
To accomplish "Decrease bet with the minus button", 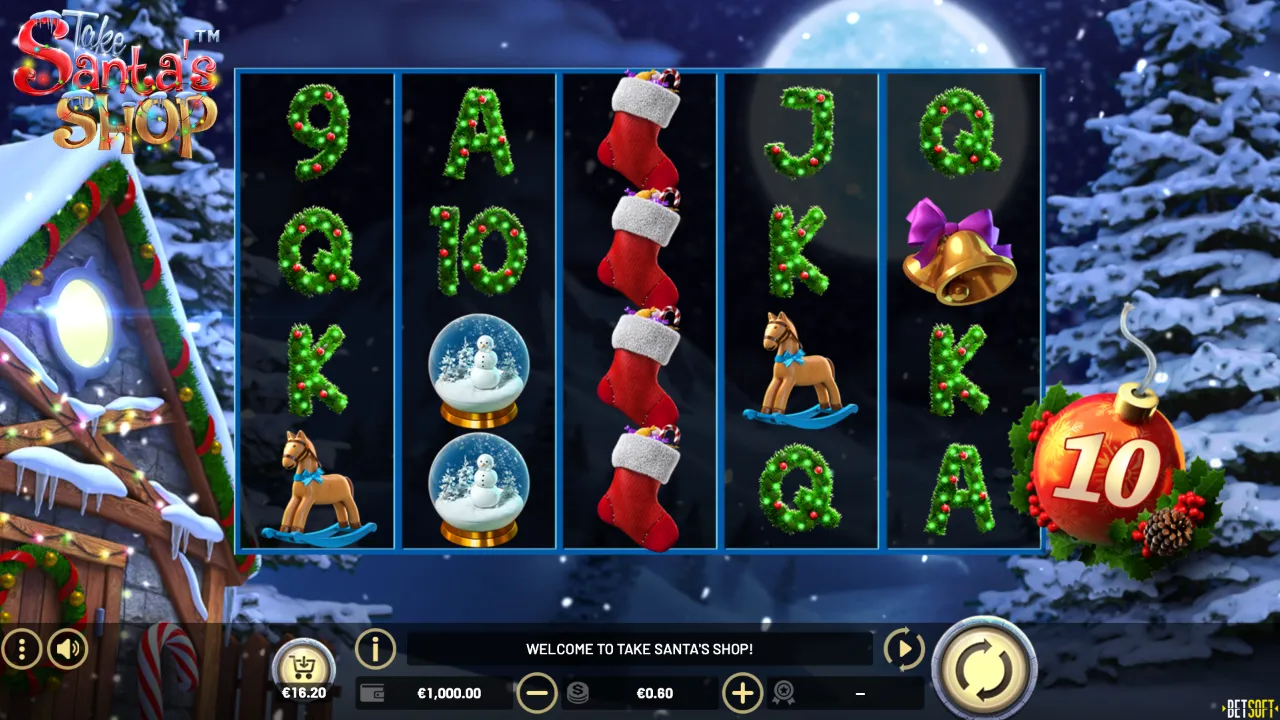I will (539, 692).
